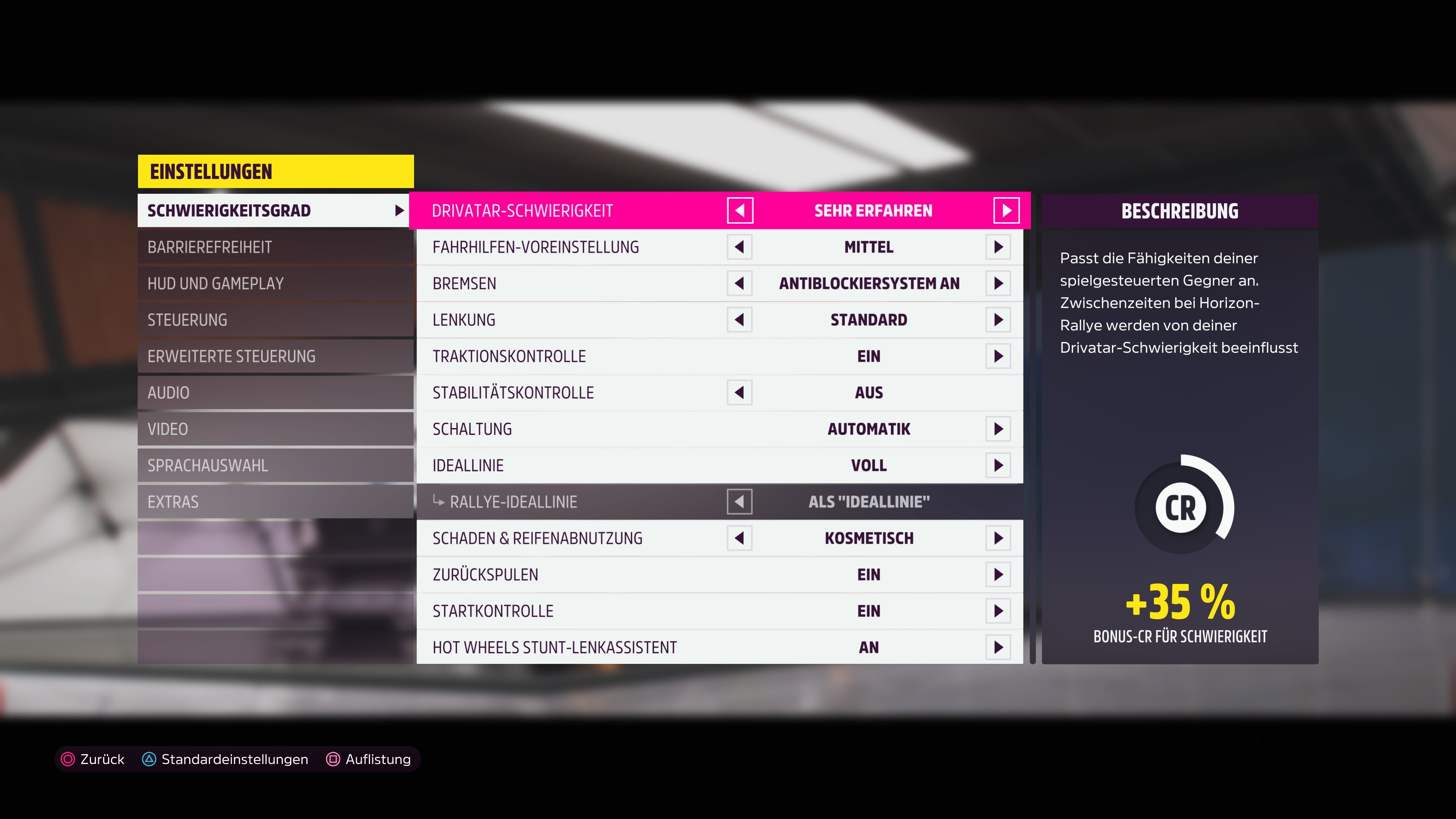Click the right arrow for Schaltung
Screen dimensions: 1456x819
click(998, 428)
